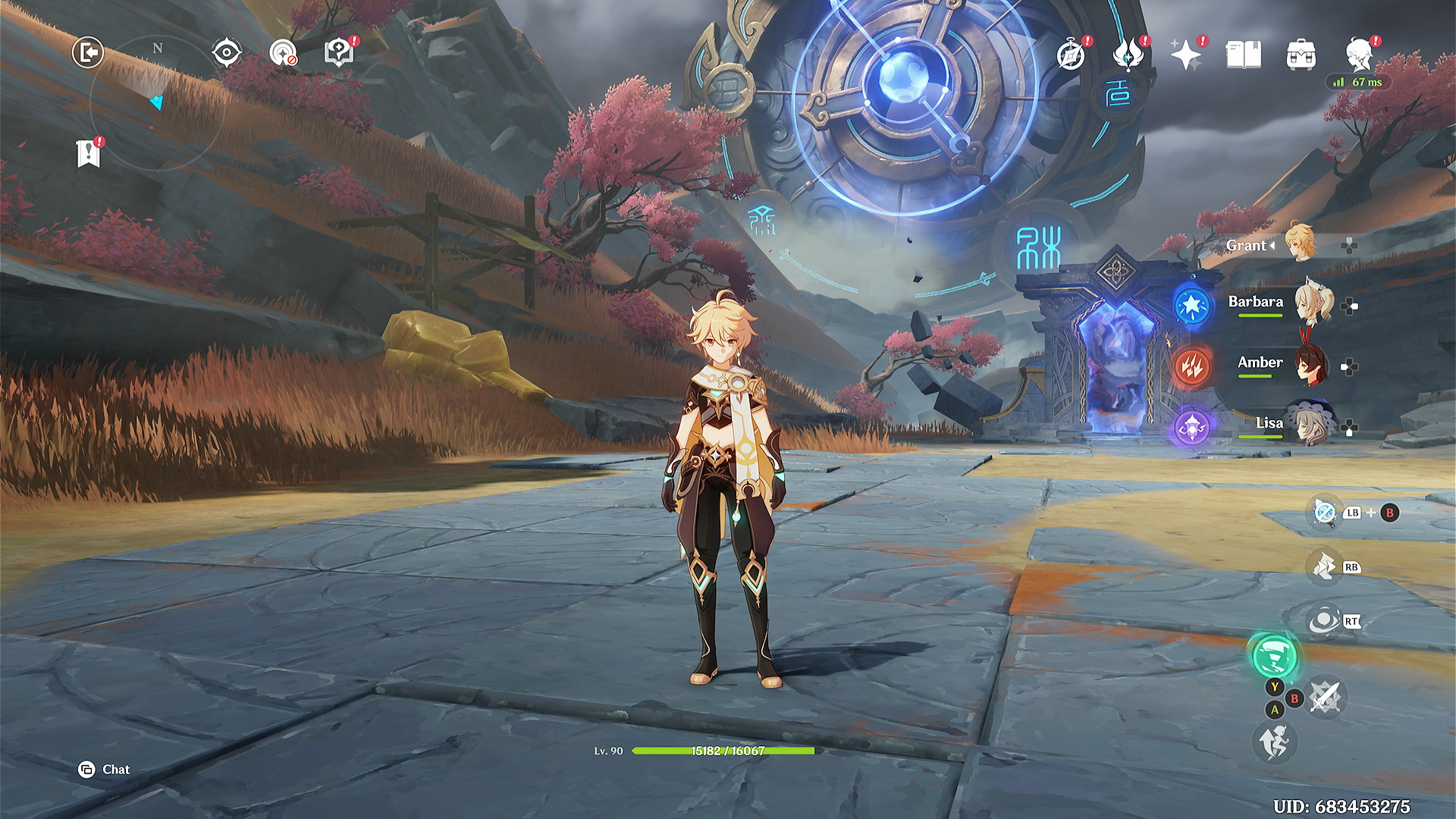The width and height of the screenshot is (1456, 819).
Task: Open the circular minimap
Action: point(157,104)
